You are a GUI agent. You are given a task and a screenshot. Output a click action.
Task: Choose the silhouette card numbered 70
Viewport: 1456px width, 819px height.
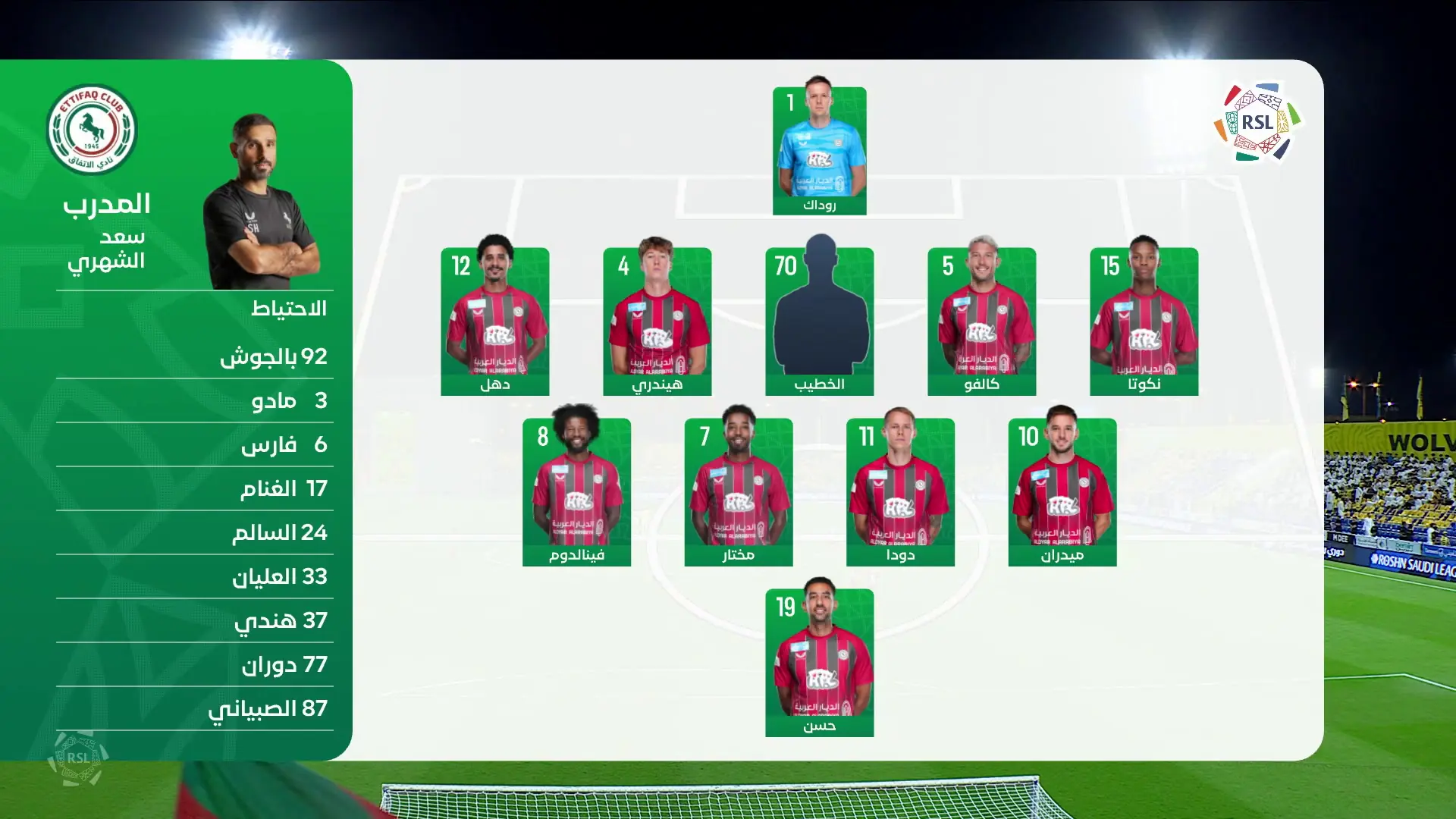(x=819, y=321)
